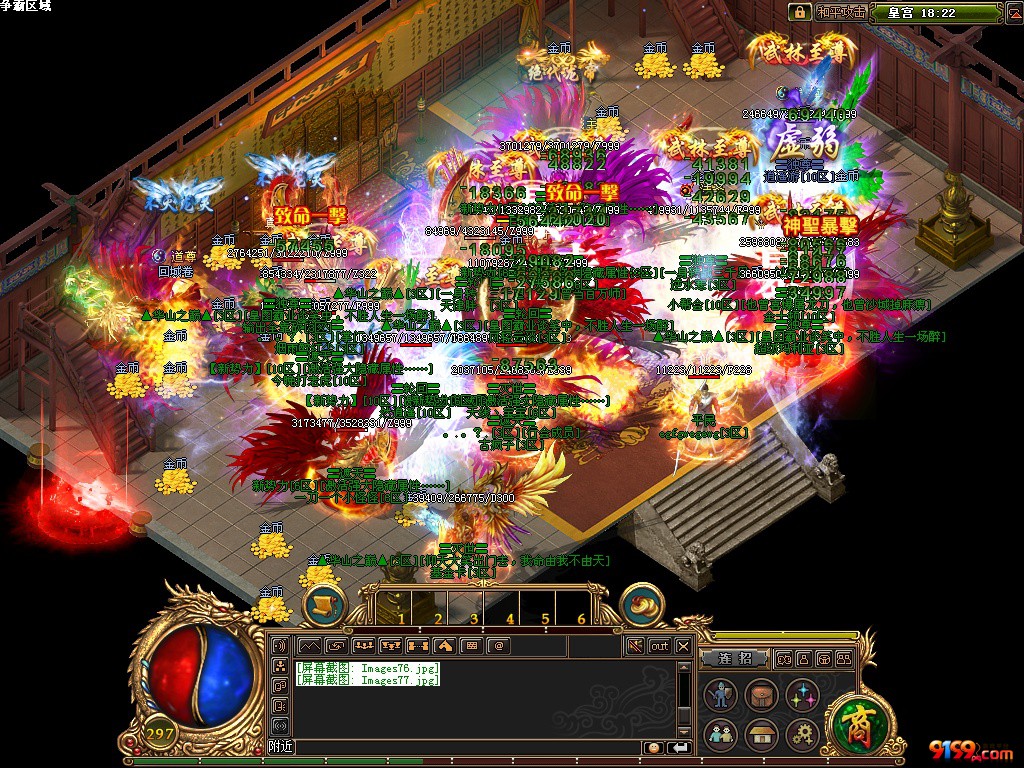Click the @ chat toolbar button

[499, 646]
